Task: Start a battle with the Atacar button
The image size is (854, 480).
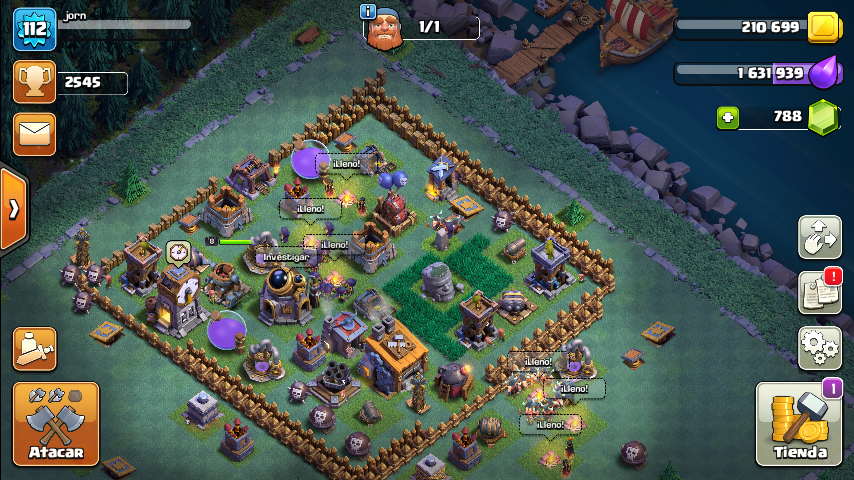Action: coord(56,424)
